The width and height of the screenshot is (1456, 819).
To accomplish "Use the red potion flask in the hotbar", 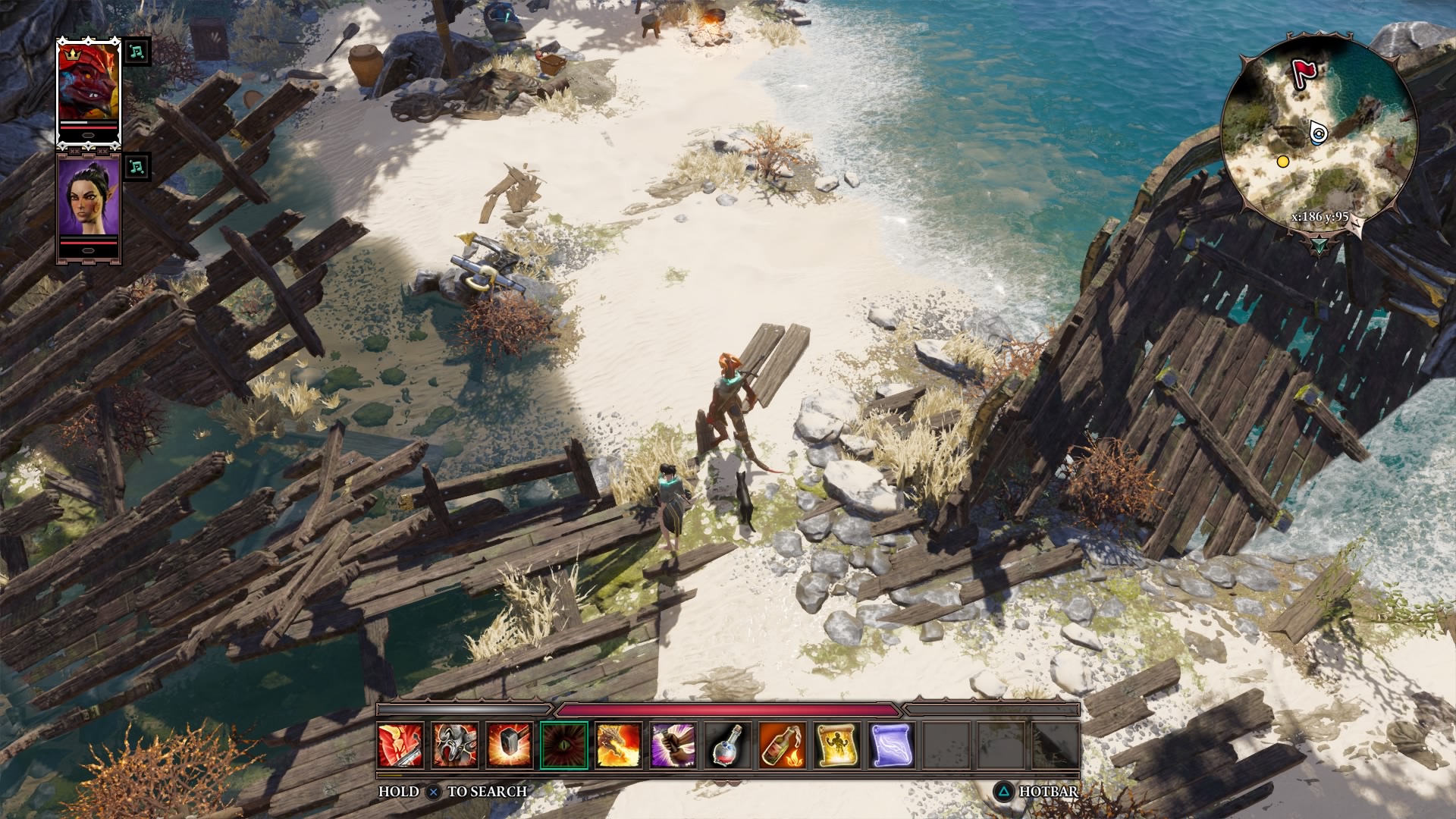I will [x=728, y=745].
